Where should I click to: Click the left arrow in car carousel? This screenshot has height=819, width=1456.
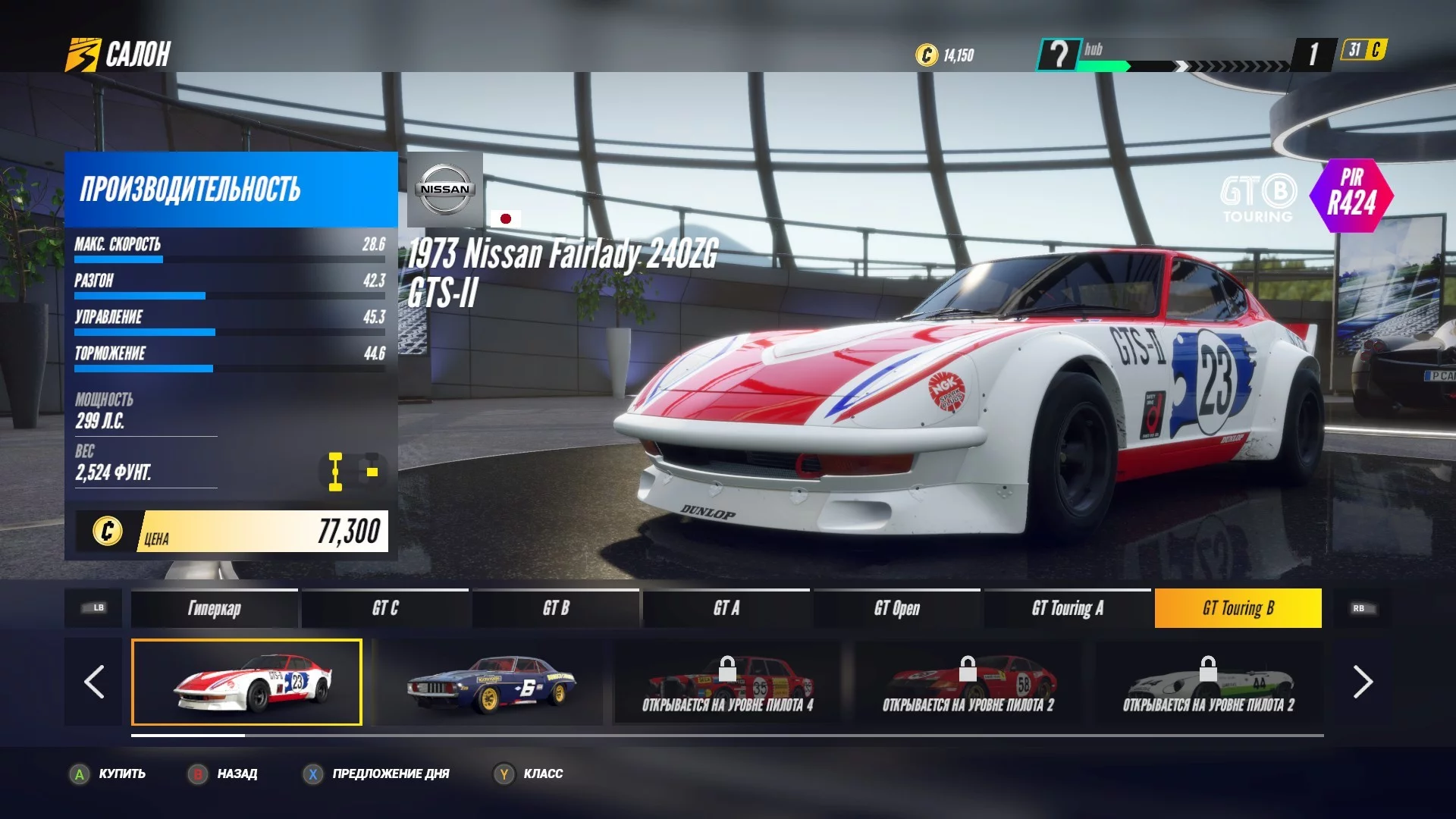(93, 682)
